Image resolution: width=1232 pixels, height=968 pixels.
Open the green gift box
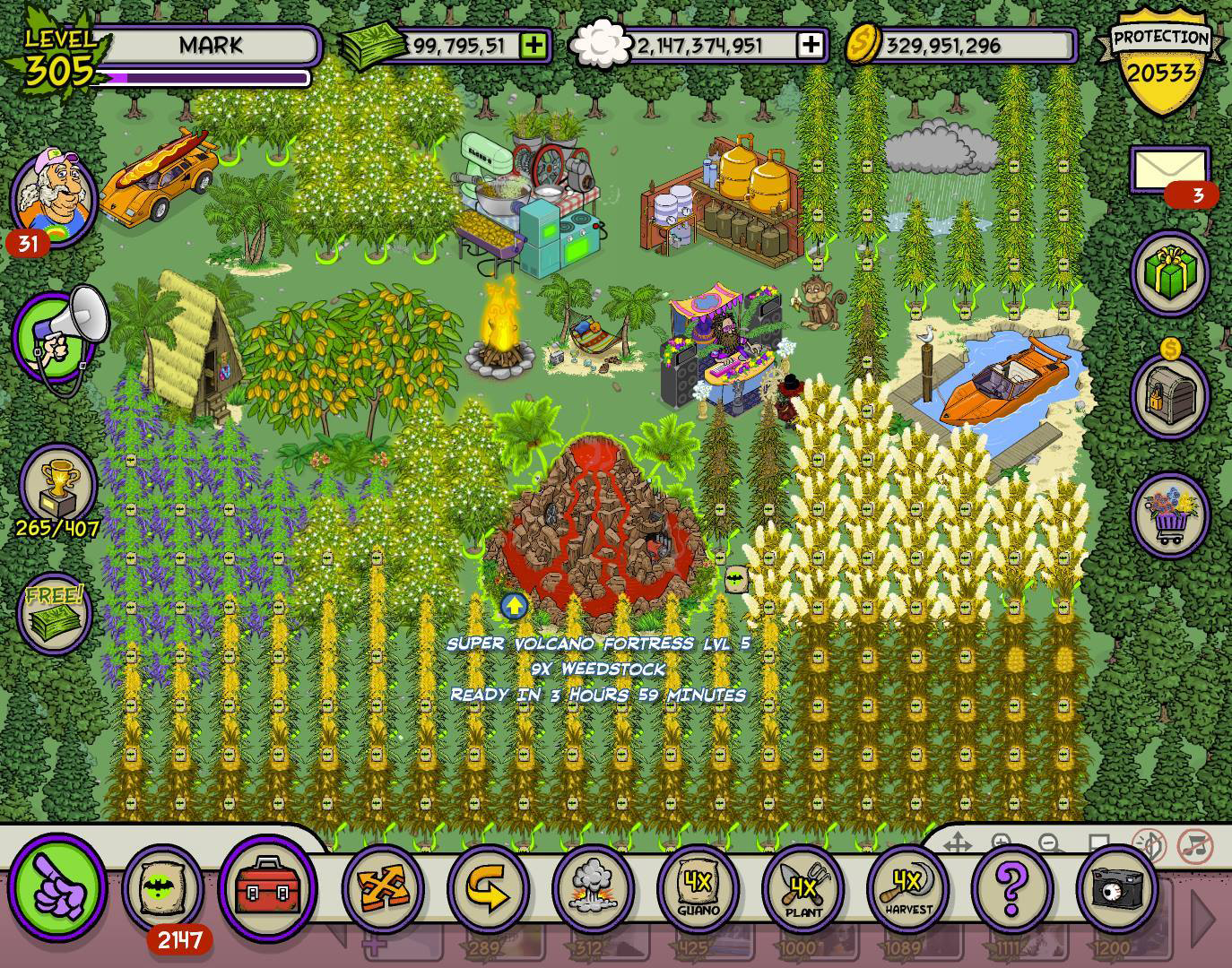pos(1171,271)
